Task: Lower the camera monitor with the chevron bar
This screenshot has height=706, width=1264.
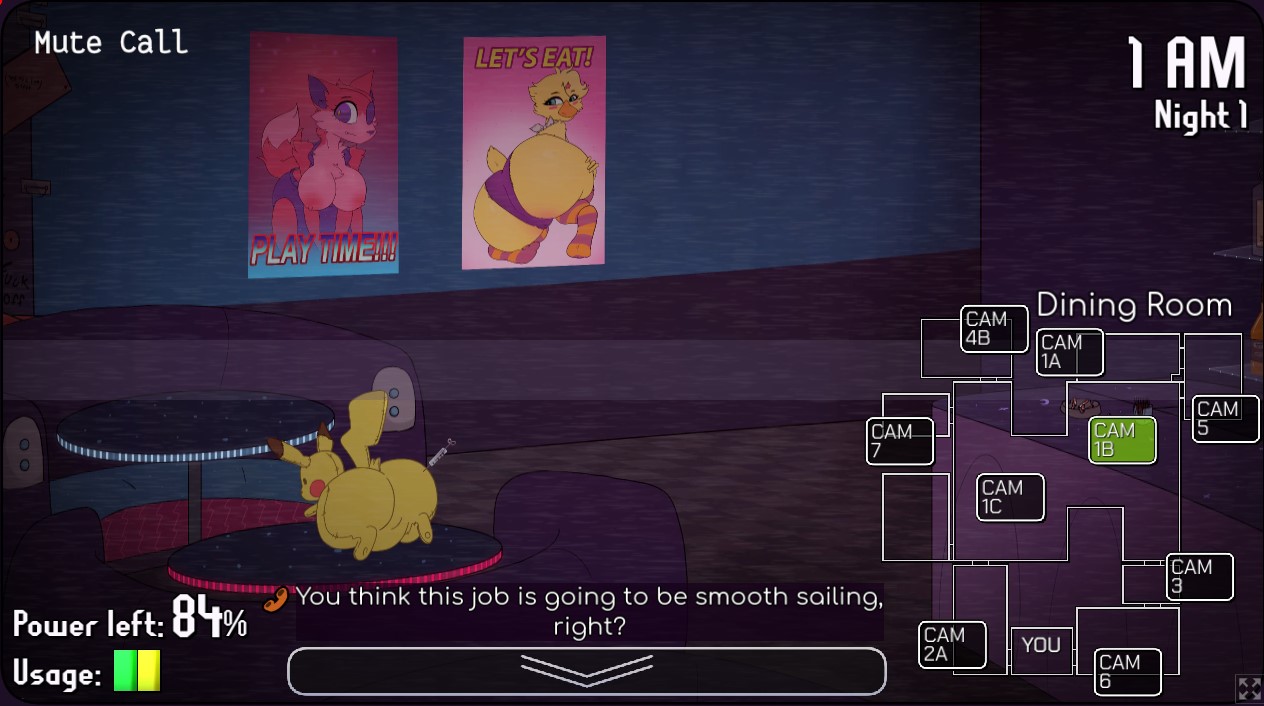Action: [586, 670]
